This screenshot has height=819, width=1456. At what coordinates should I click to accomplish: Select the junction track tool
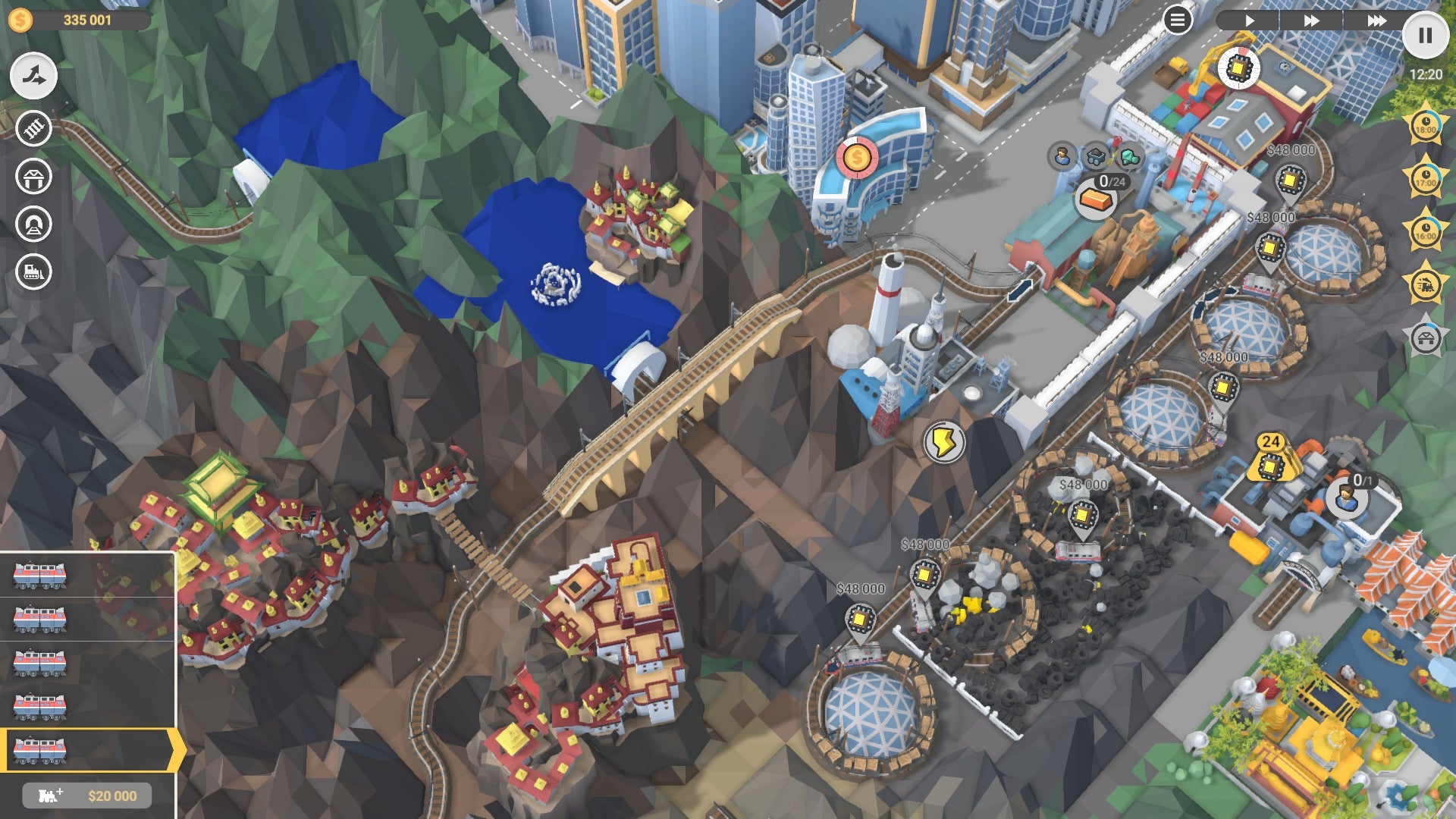pos(32,76)
